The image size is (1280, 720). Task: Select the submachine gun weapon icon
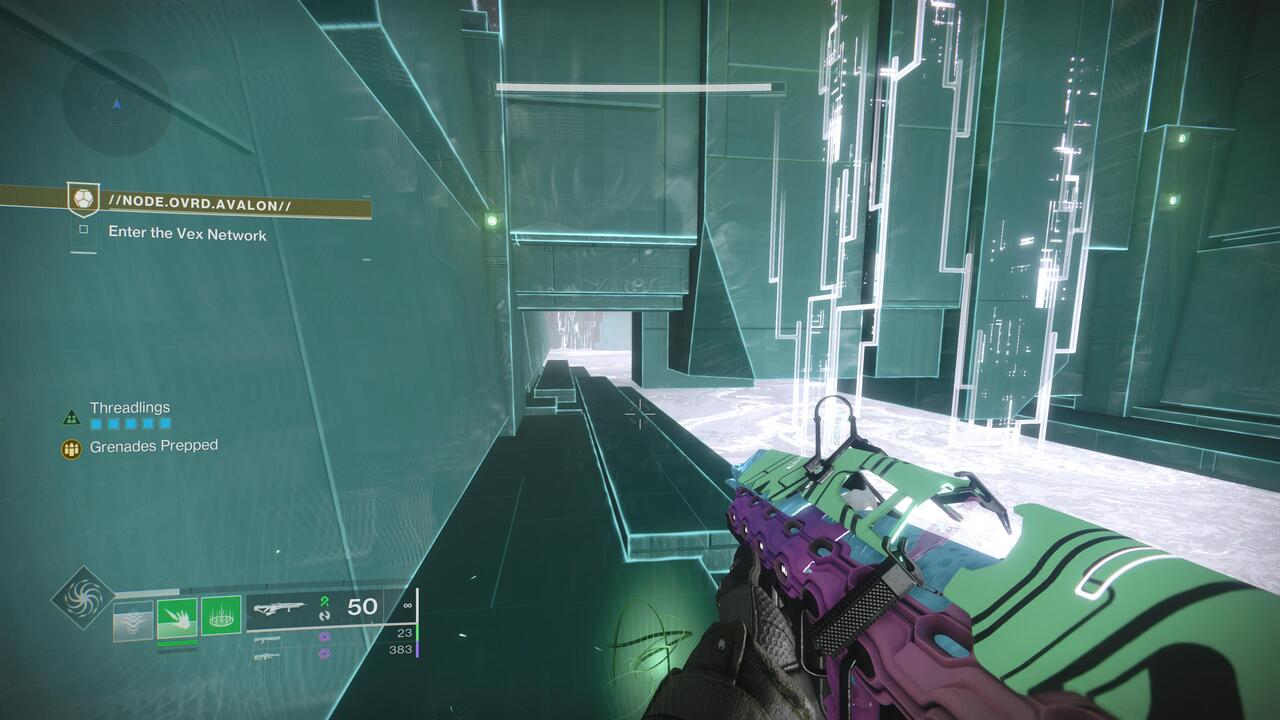point(267,638)
